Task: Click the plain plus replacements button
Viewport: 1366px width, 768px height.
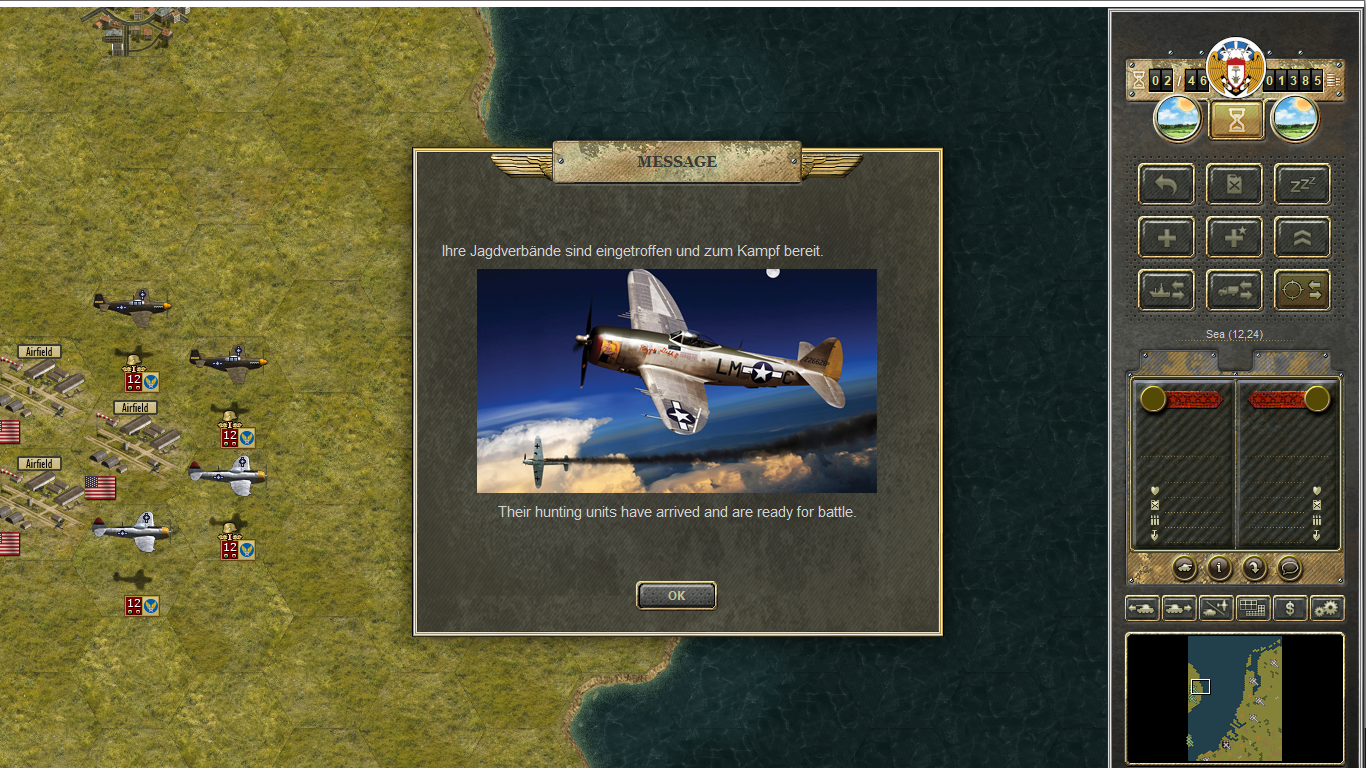Action: tap(1166, 238)
